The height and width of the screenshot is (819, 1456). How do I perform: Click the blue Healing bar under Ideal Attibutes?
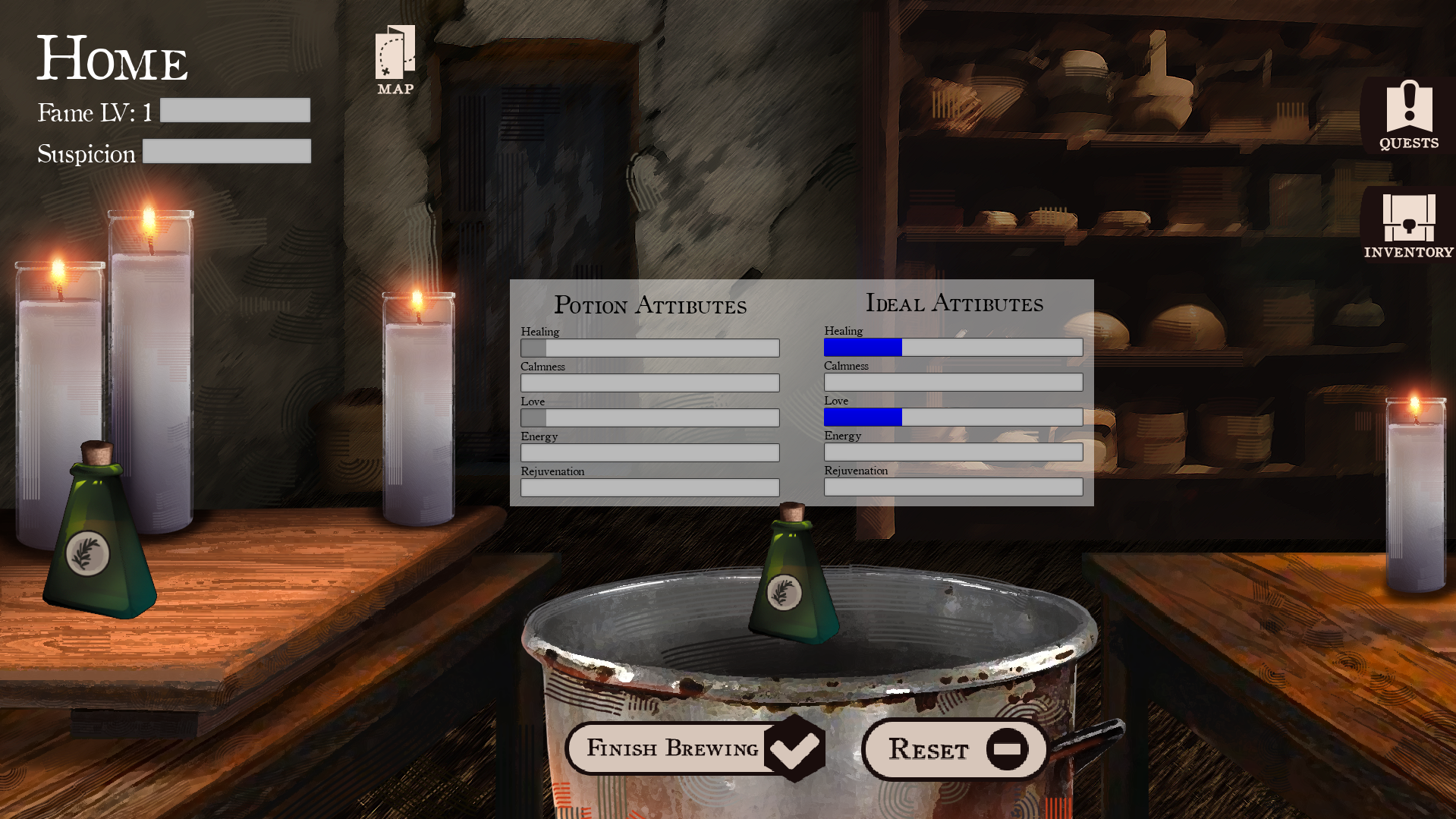click(x=863, y=347)
